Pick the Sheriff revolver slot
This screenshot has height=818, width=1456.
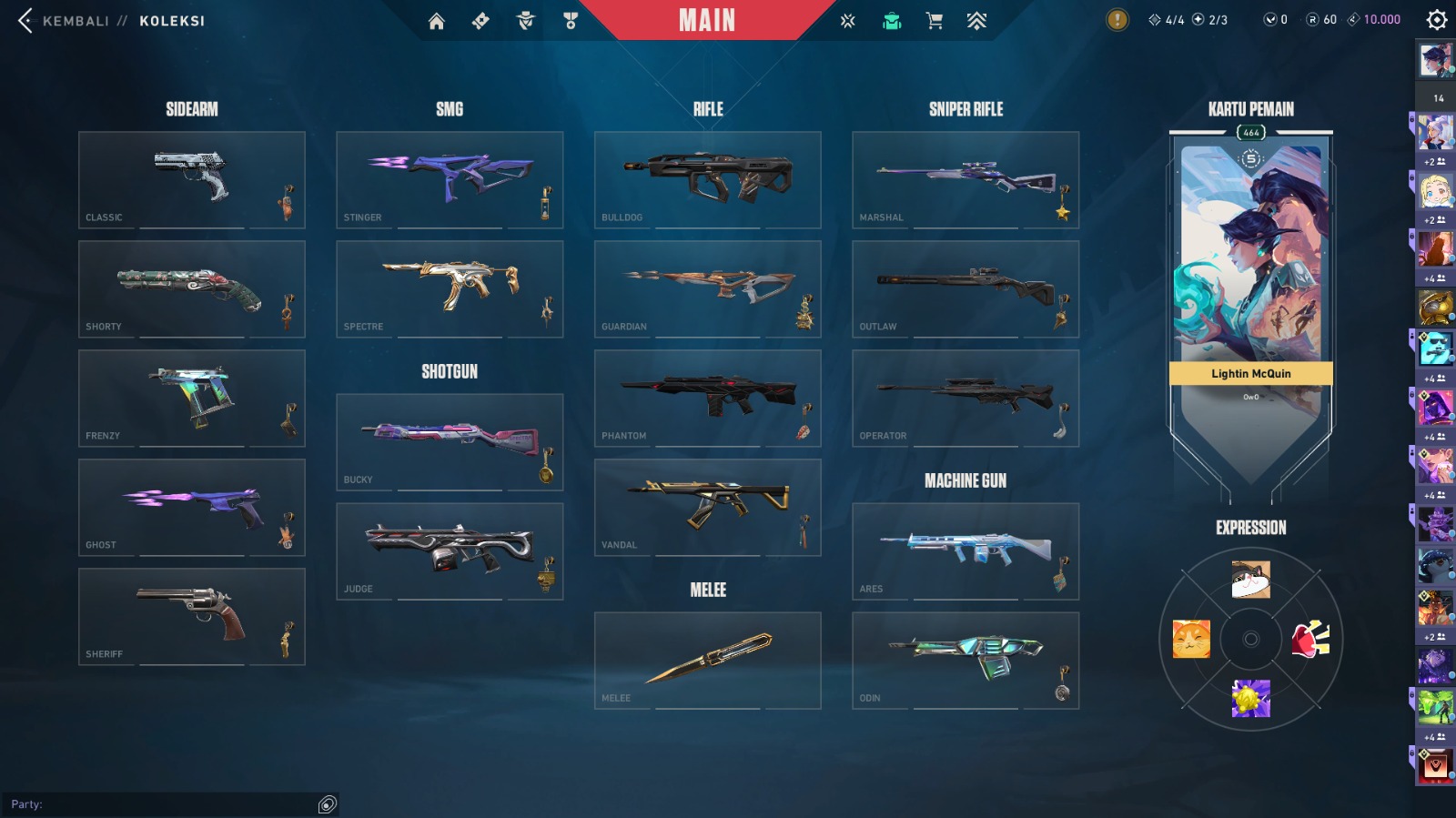point(191,616)
